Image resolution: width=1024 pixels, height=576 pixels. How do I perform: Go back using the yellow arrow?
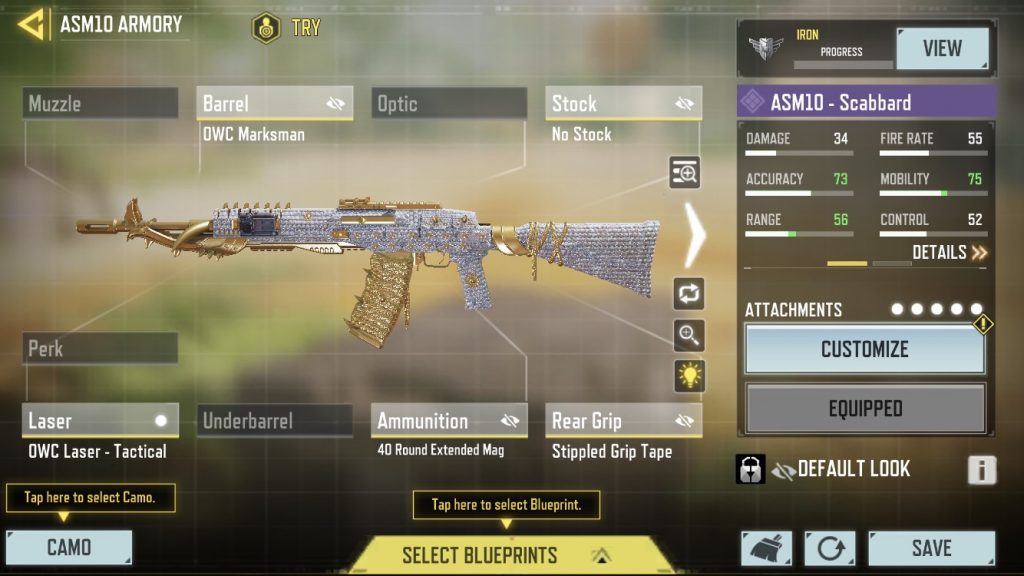click(x=32, y=24)
